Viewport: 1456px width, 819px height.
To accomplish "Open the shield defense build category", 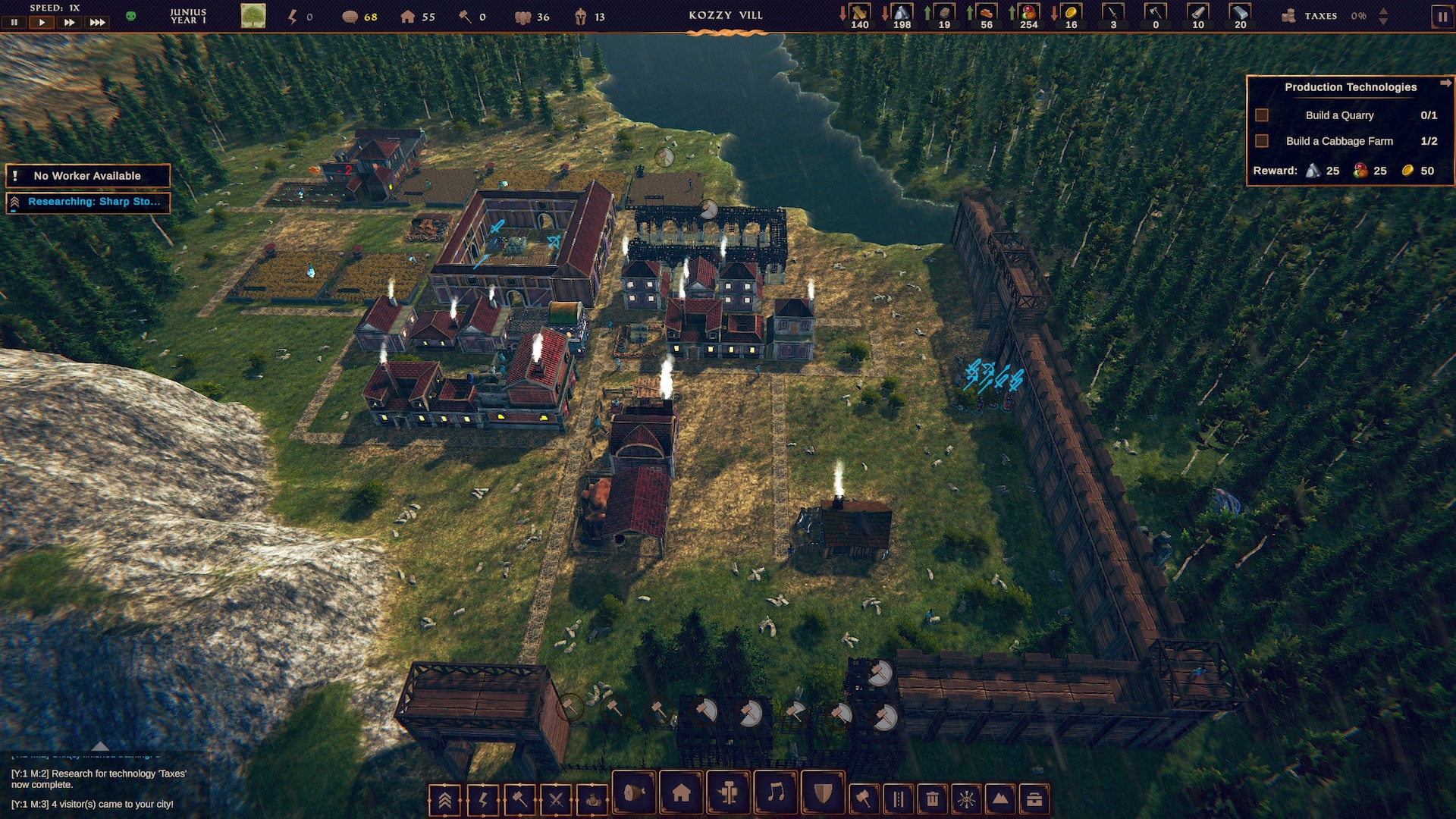I will click(823, 793).
